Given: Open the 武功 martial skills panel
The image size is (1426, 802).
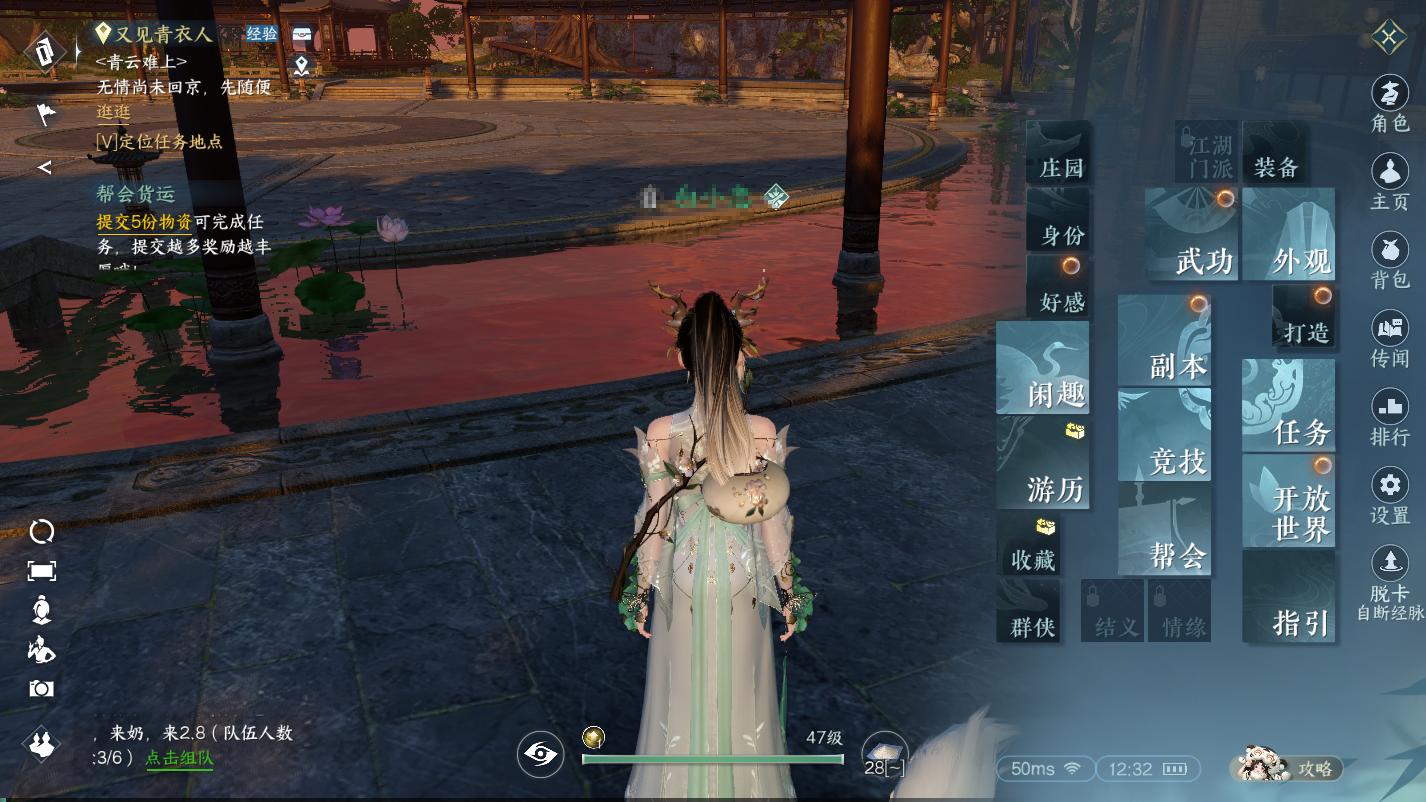Looking at the screenshot, I should [x=1192, y=236].
